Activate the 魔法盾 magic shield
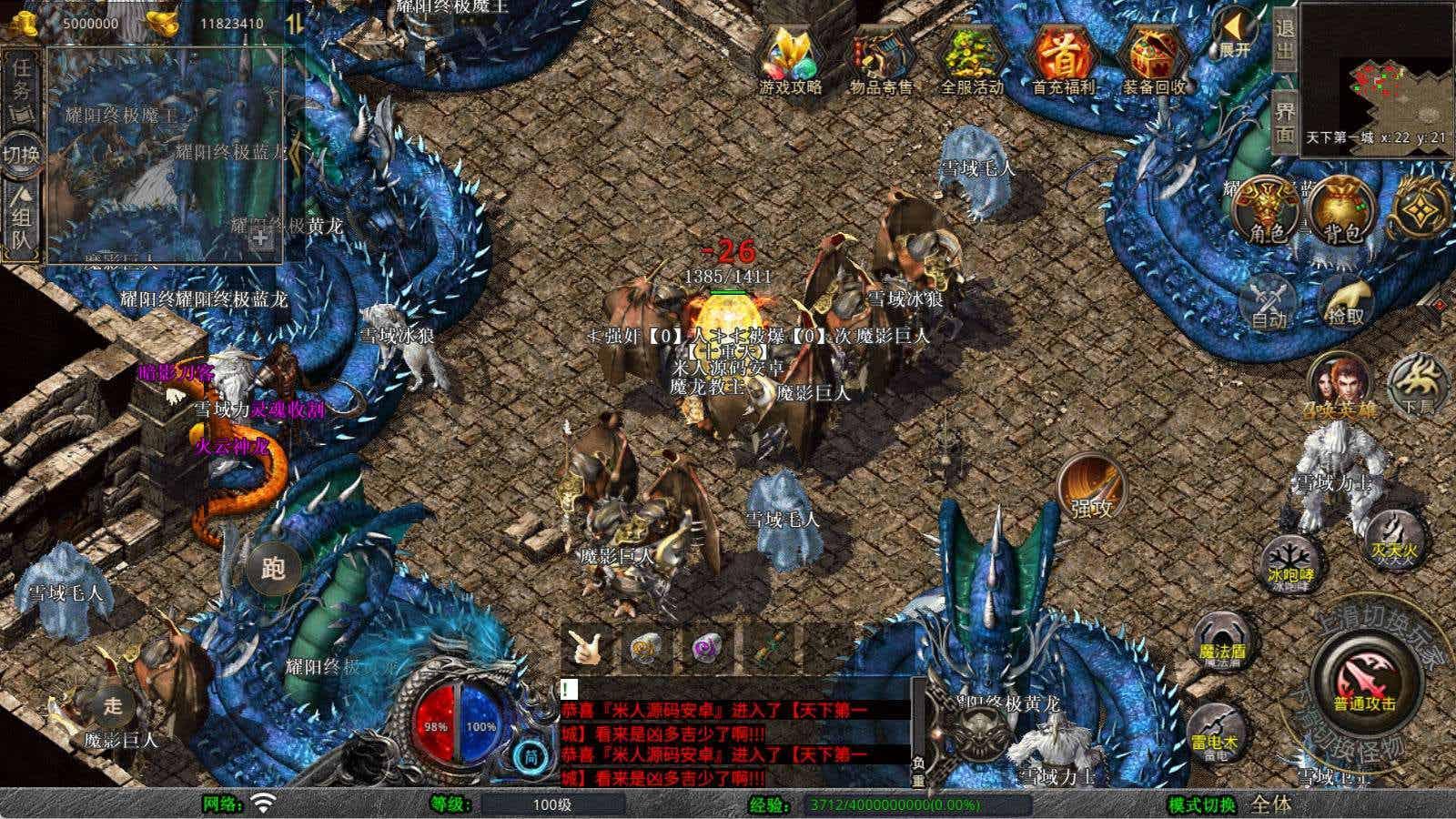Image resolution: width=1456 pixels, height=819 pixels. (1221, 639)
